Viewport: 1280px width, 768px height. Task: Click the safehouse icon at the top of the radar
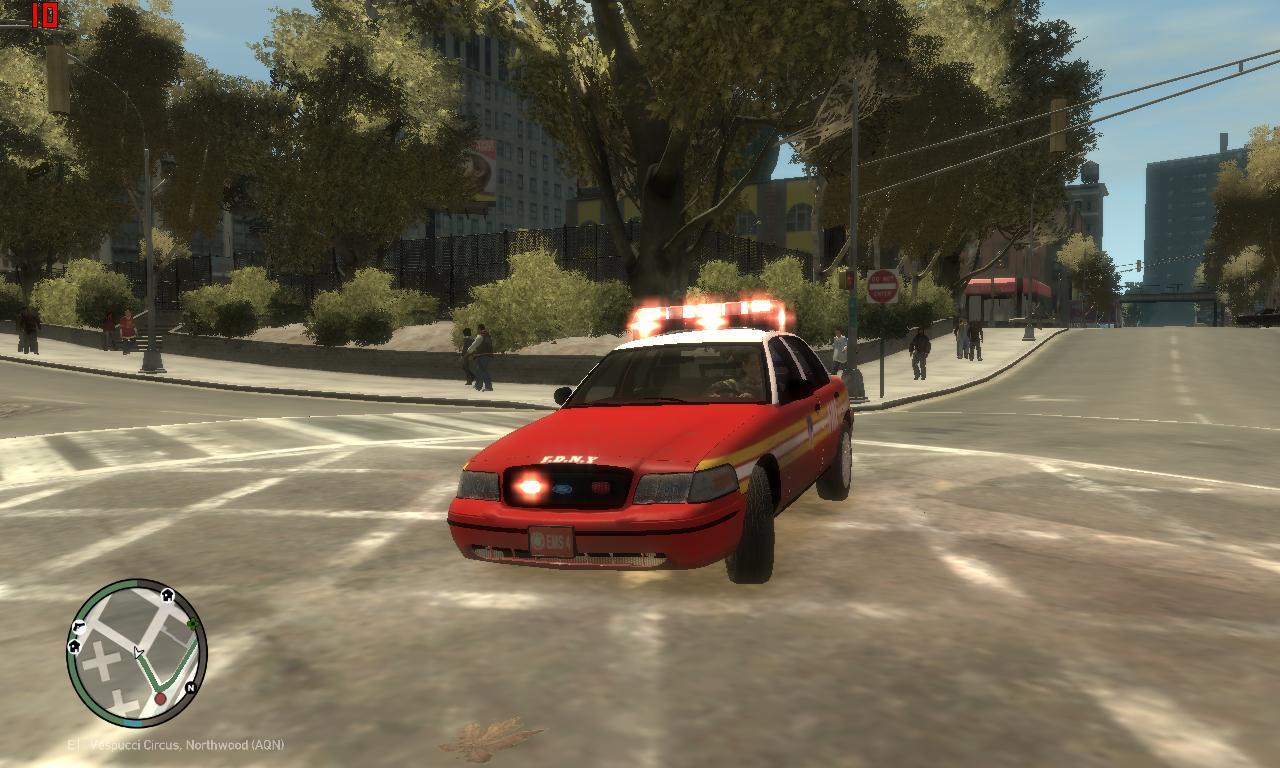pyautogui.click(x=167, y=596)
